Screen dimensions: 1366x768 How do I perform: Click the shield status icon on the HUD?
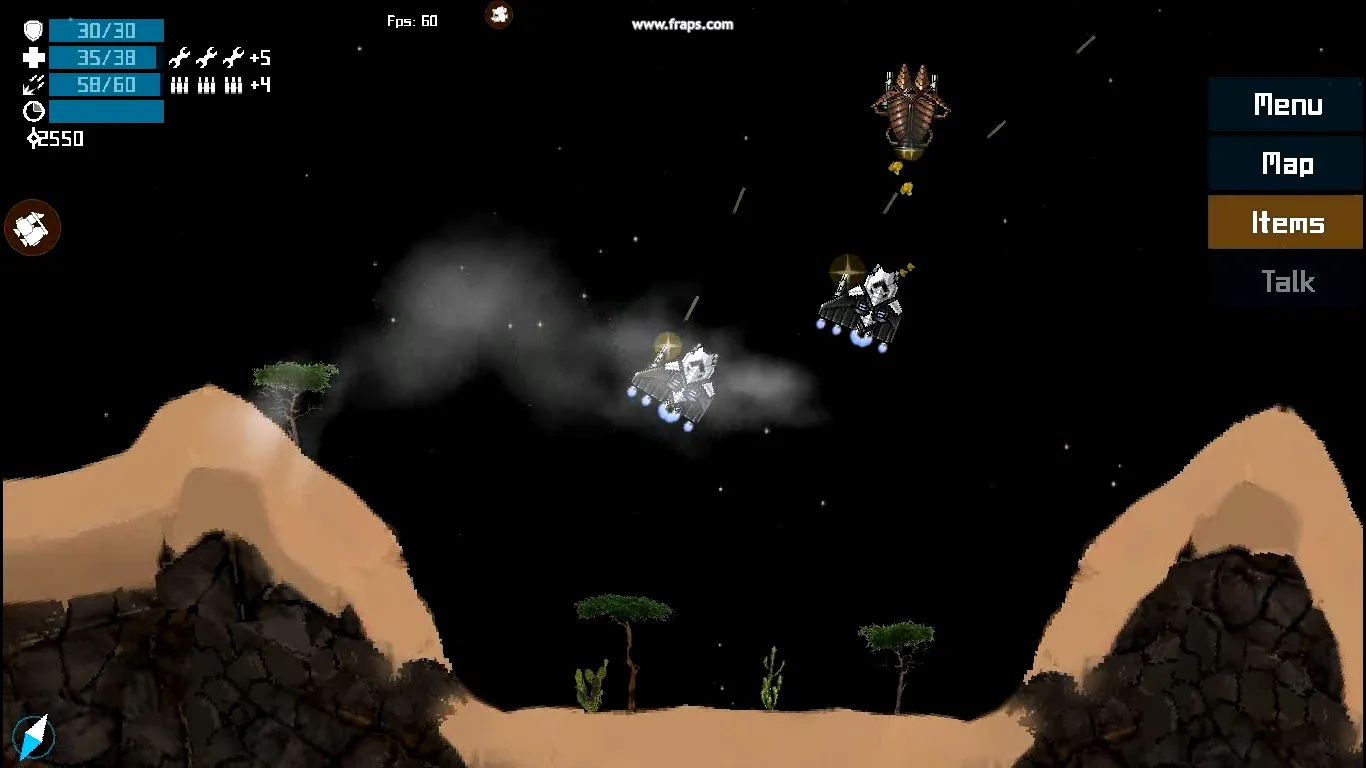(x=32, y=30)
